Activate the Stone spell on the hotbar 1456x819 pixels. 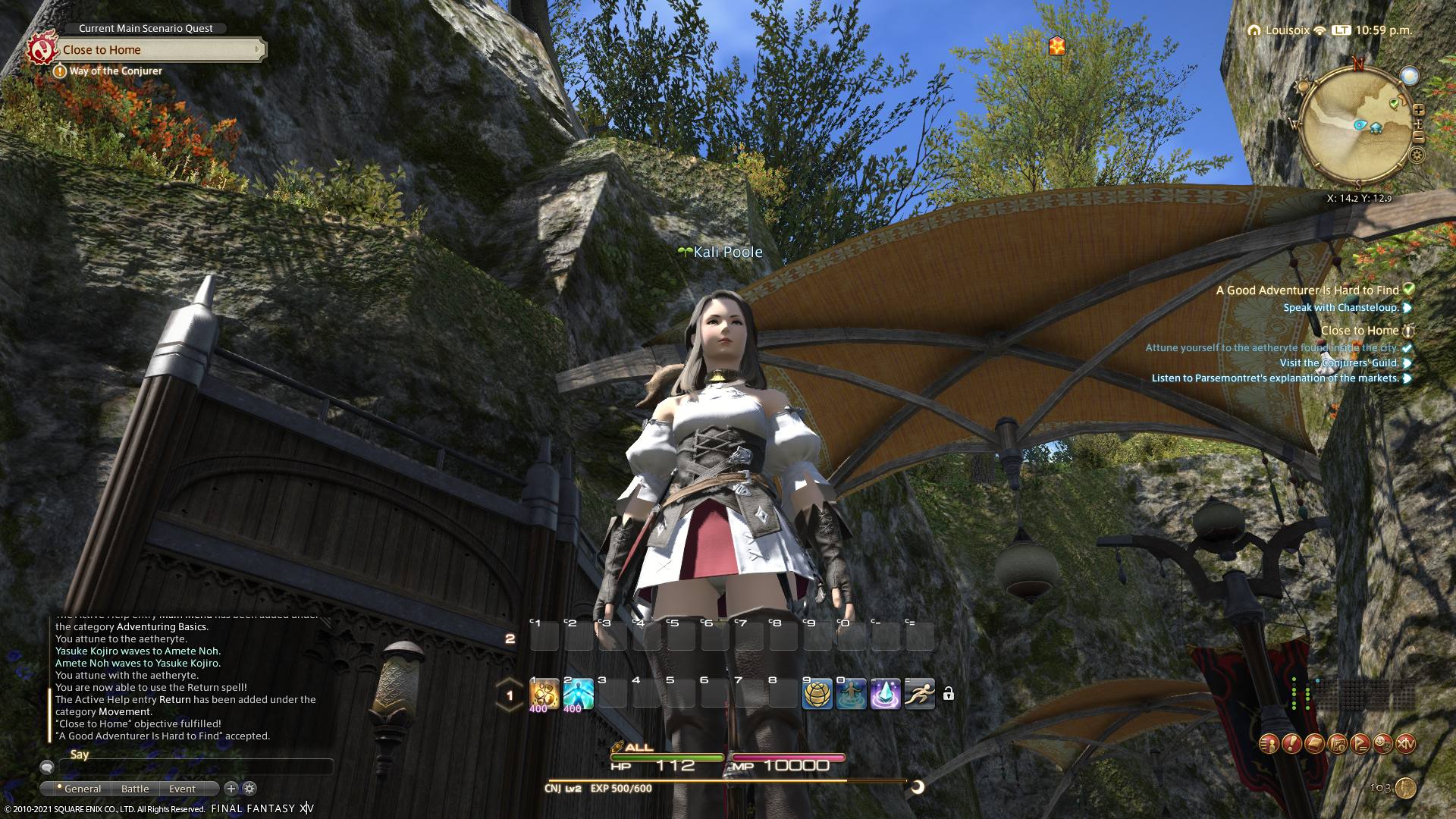544,694
